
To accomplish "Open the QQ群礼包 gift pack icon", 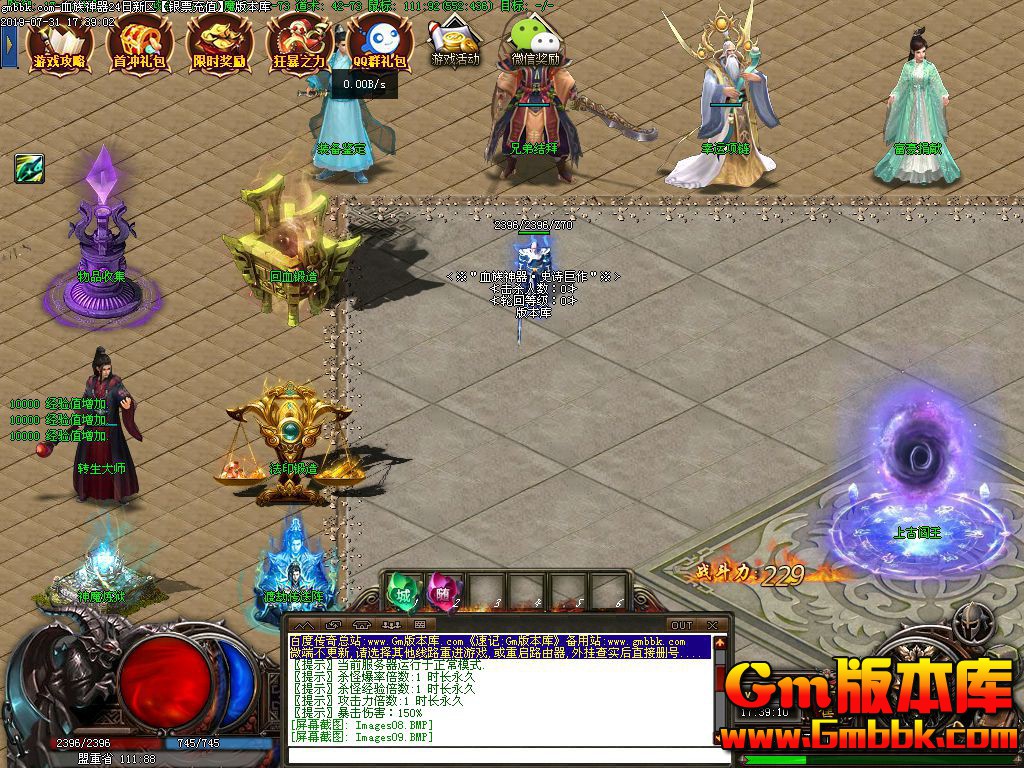I will click(x=380, y=45).
